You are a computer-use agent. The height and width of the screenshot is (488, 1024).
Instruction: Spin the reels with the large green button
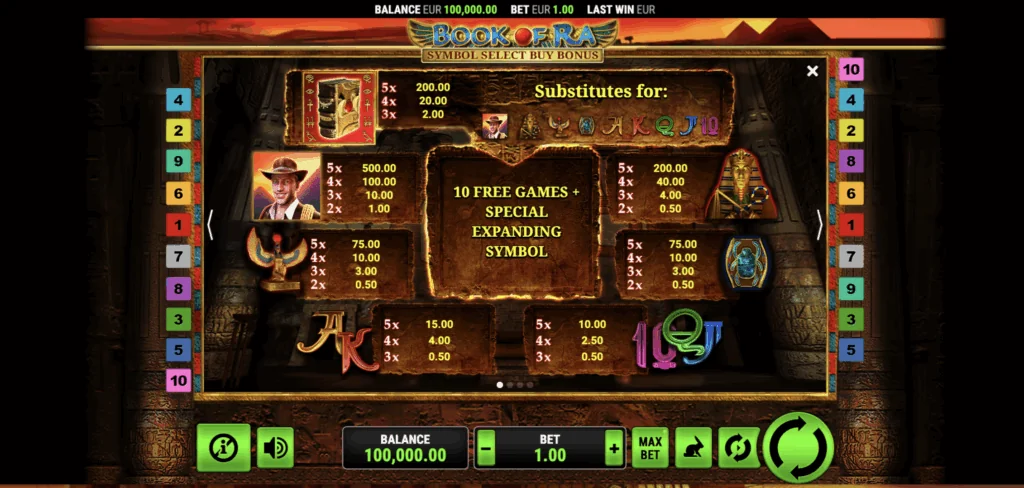pyautogui.click(x=799, y=446)
